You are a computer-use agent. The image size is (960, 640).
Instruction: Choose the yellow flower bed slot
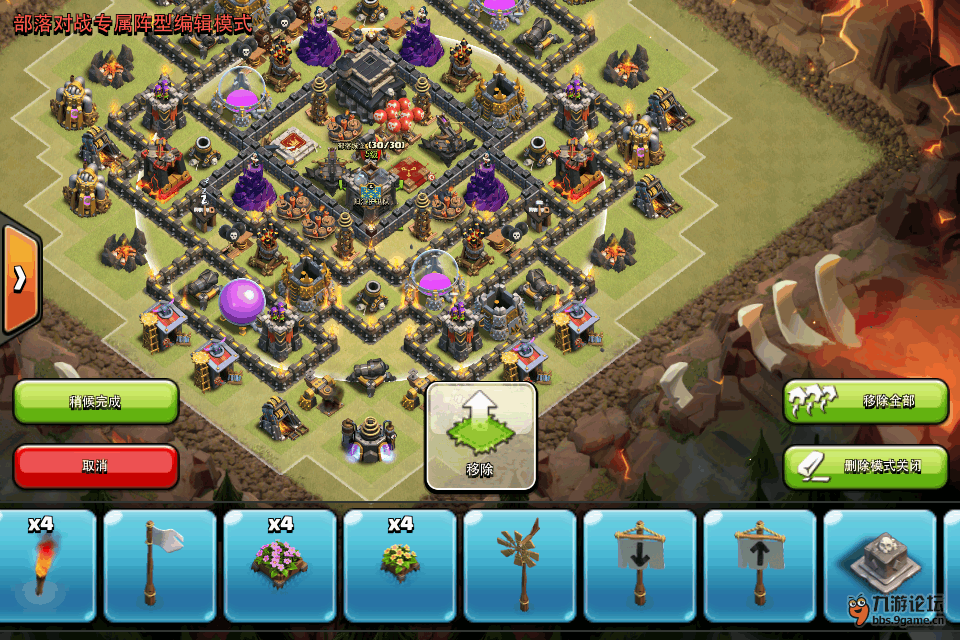(x=400, y=565)
